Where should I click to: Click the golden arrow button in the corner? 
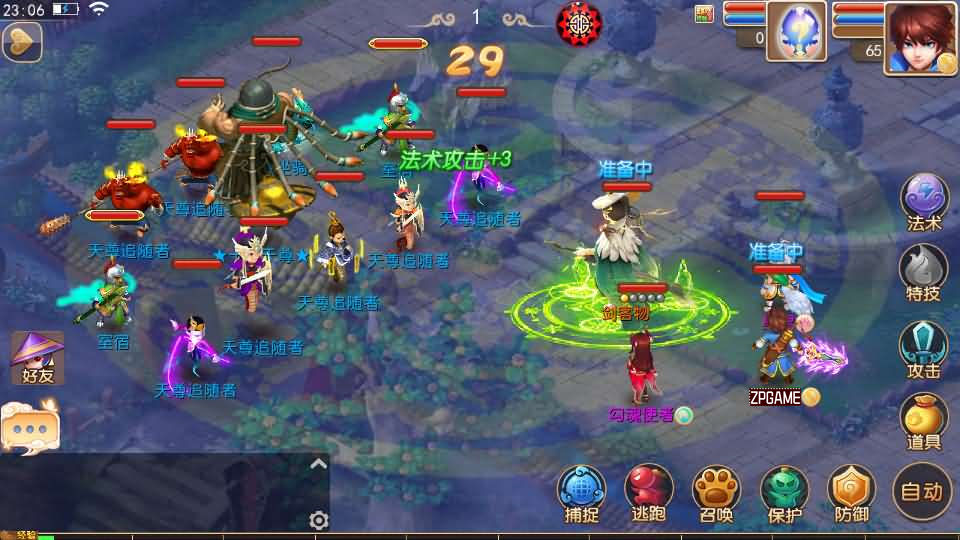20,41
